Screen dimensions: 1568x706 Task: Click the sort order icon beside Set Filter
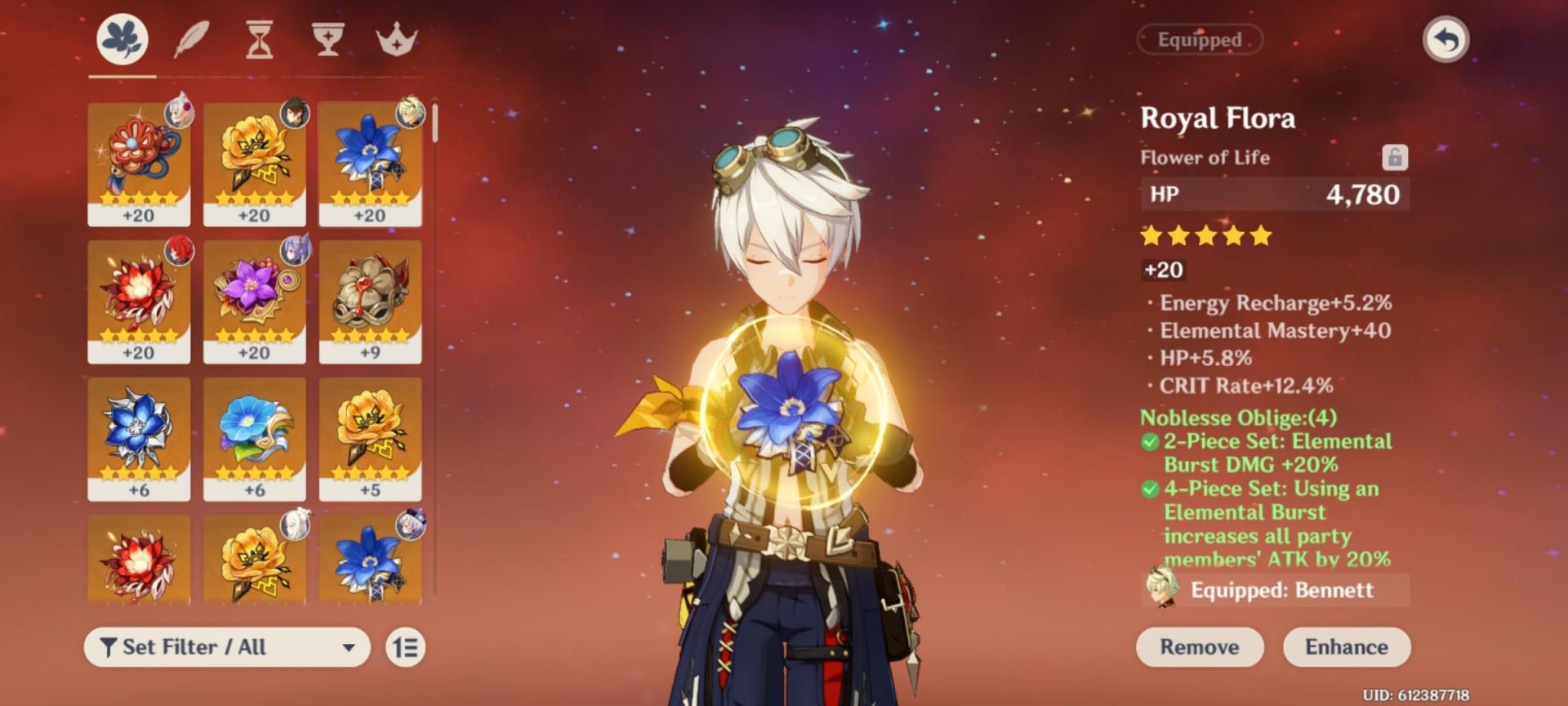tap(407, 646)
